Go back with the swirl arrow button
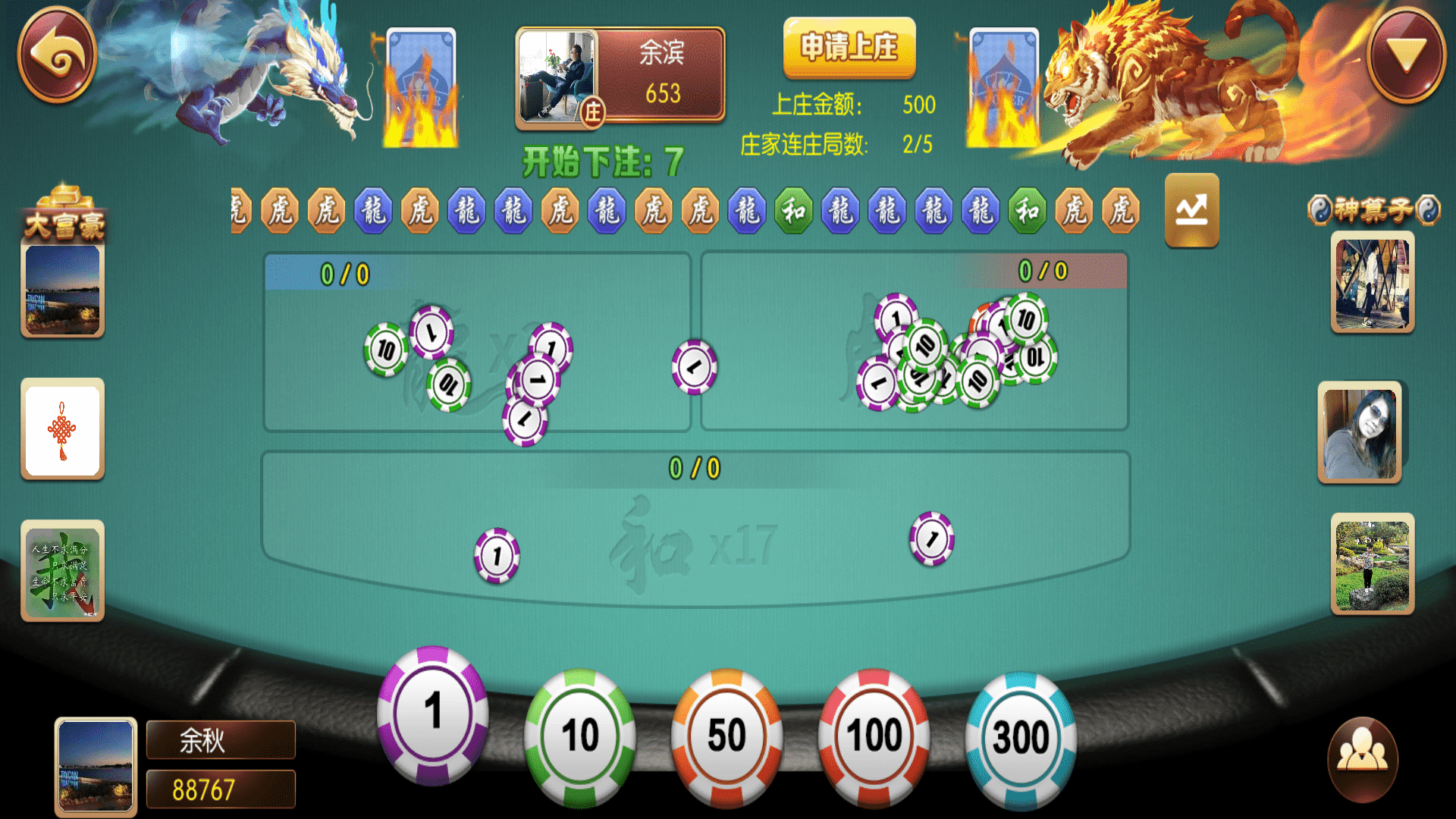1456x819 pixels. point(57,55)
